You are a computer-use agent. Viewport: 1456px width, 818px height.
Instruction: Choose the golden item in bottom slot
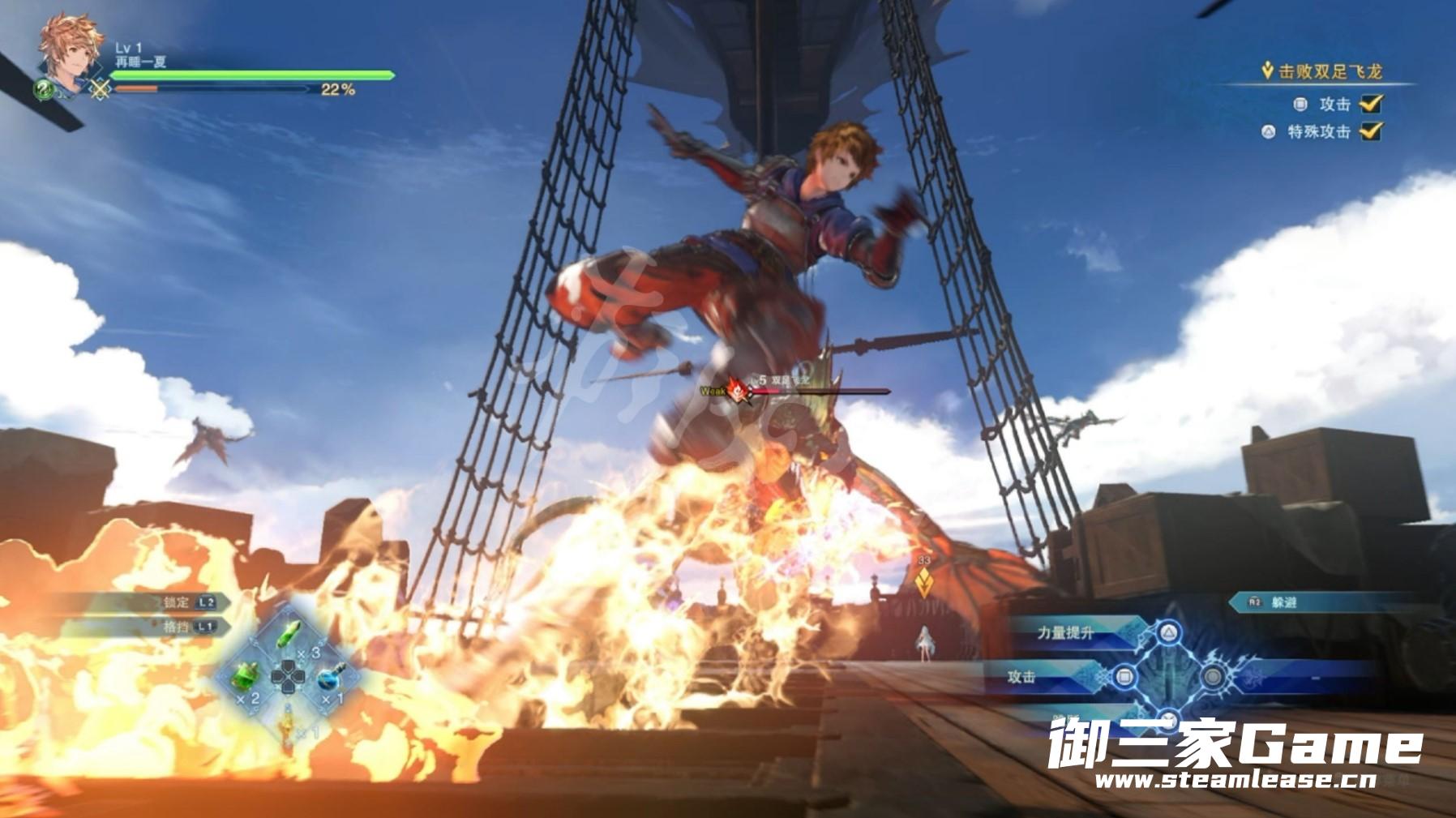(289, 722)
